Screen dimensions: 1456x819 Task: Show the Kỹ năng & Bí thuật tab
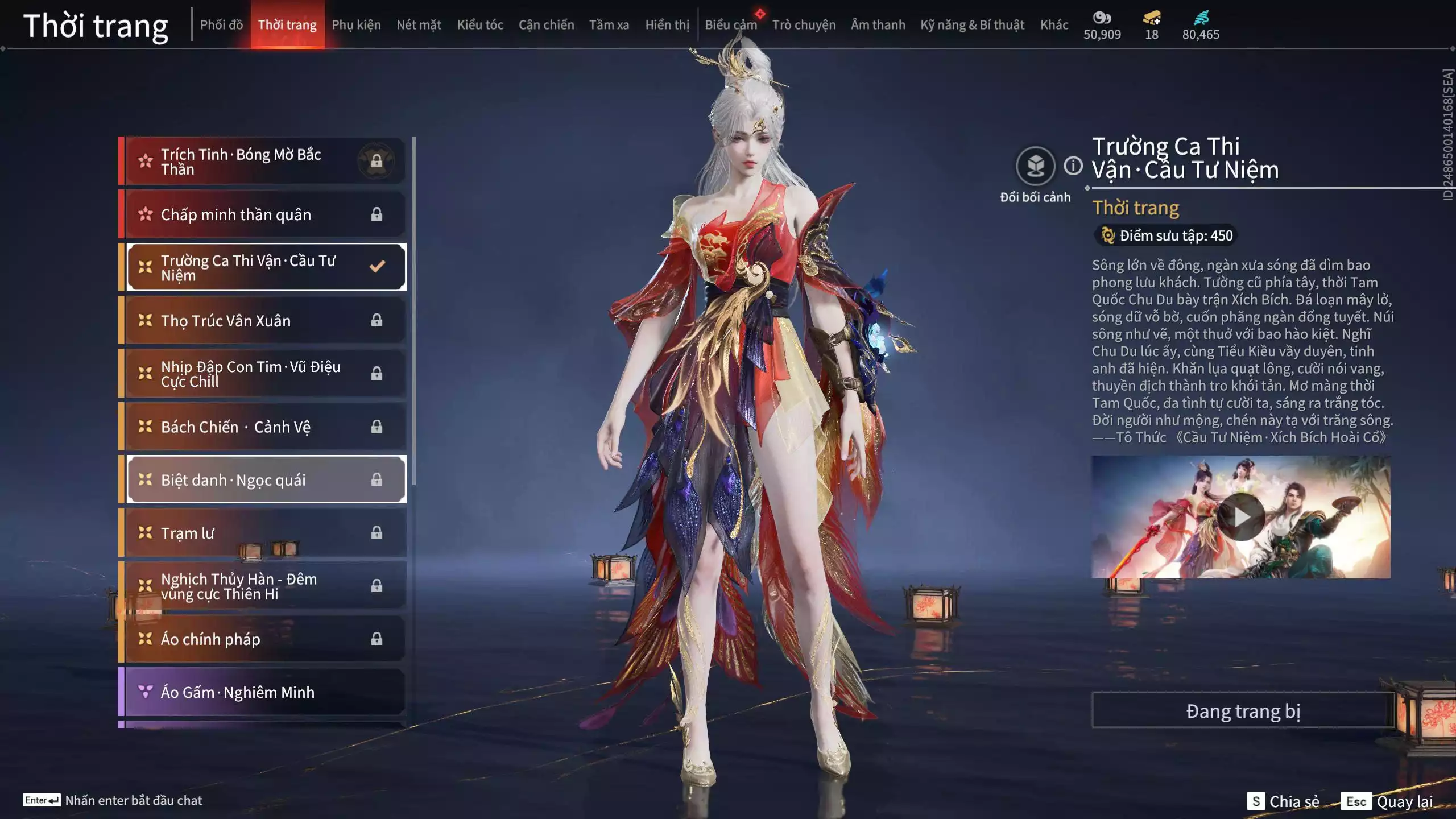[972, 25]
